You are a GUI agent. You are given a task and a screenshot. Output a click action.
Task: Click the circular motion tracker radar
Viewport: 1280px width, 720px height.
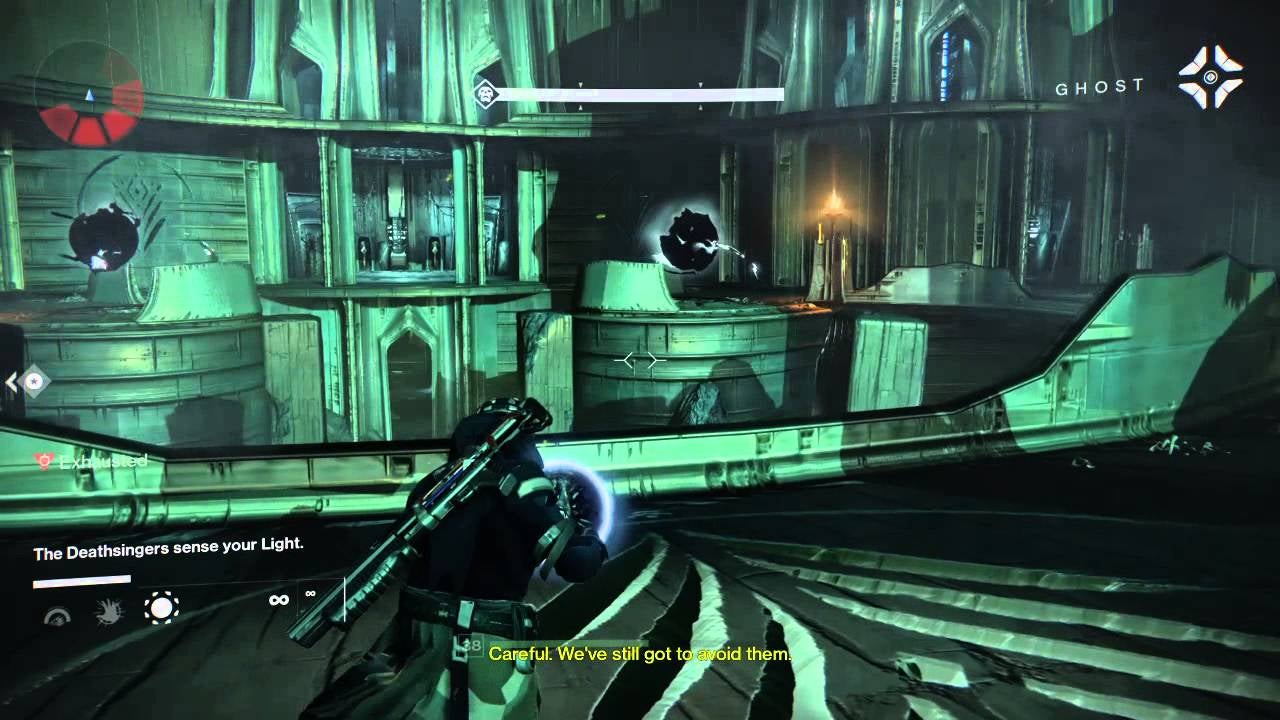89,97
